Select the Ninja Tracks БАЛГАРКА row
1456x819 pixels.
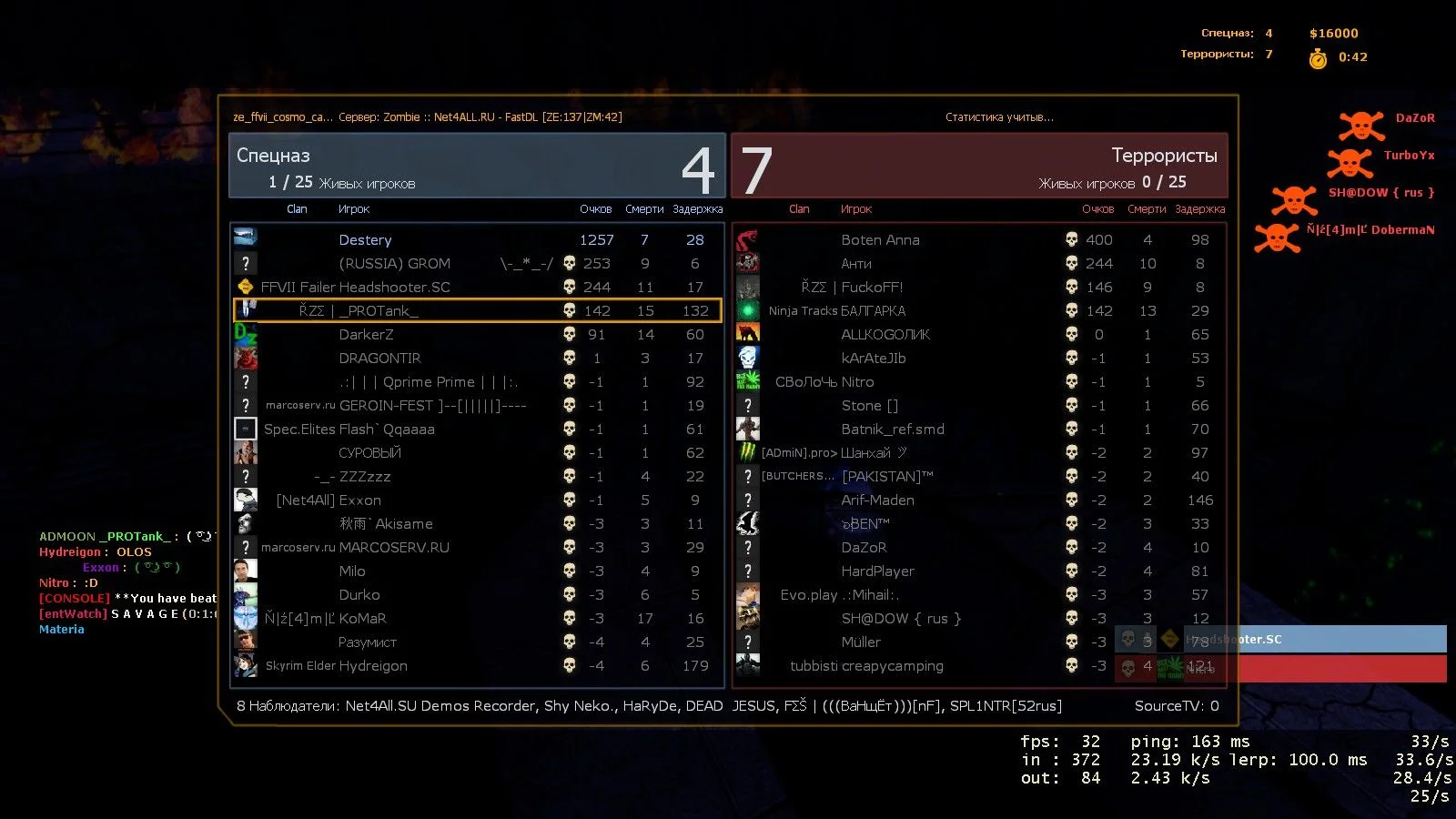pyautogui.click(x=979, y=310)
